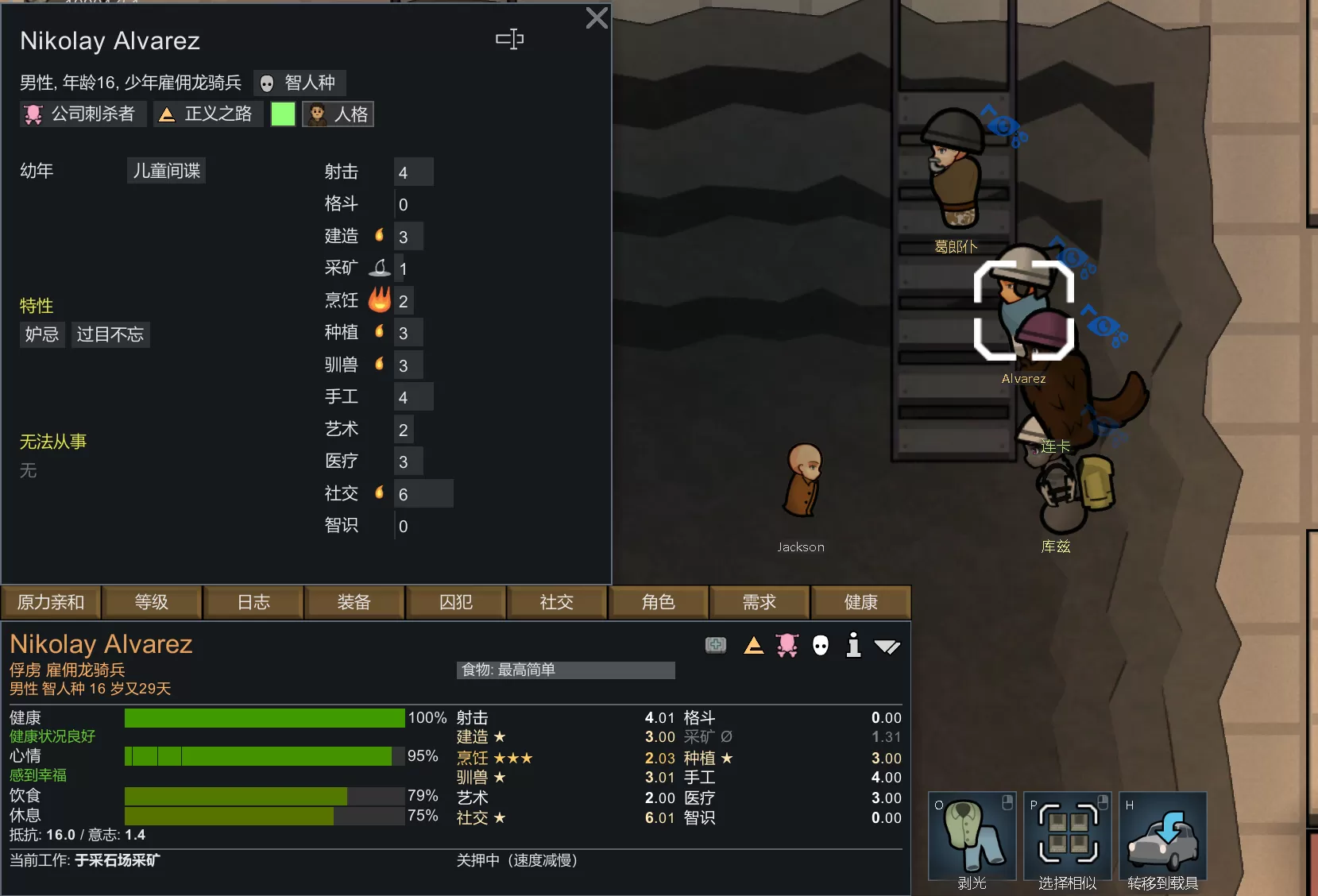Click the rename icon beside the name

point(509,39)
